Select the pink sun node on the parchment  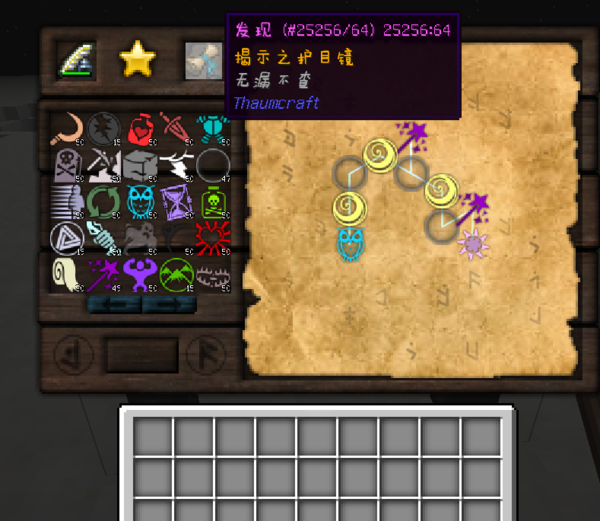click(471, 243)
